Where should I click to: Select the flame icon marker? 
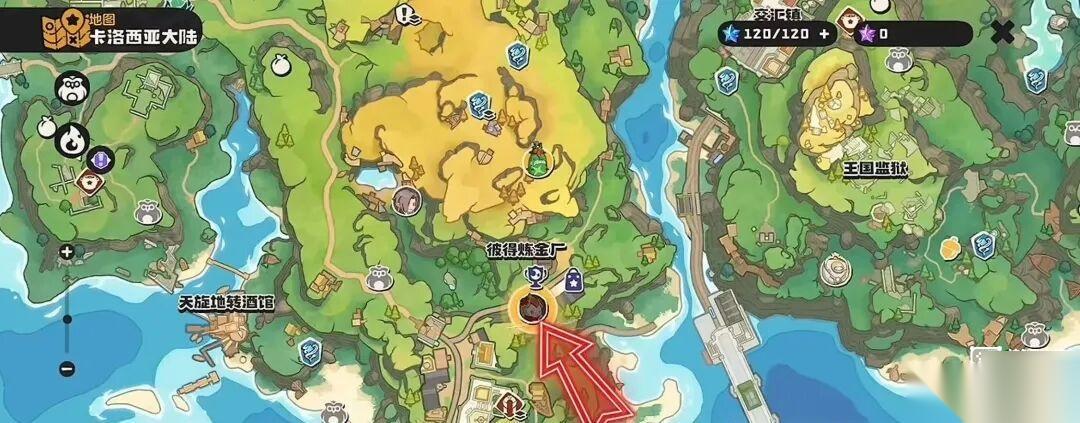pyautogui.click(x=74, y=140)
